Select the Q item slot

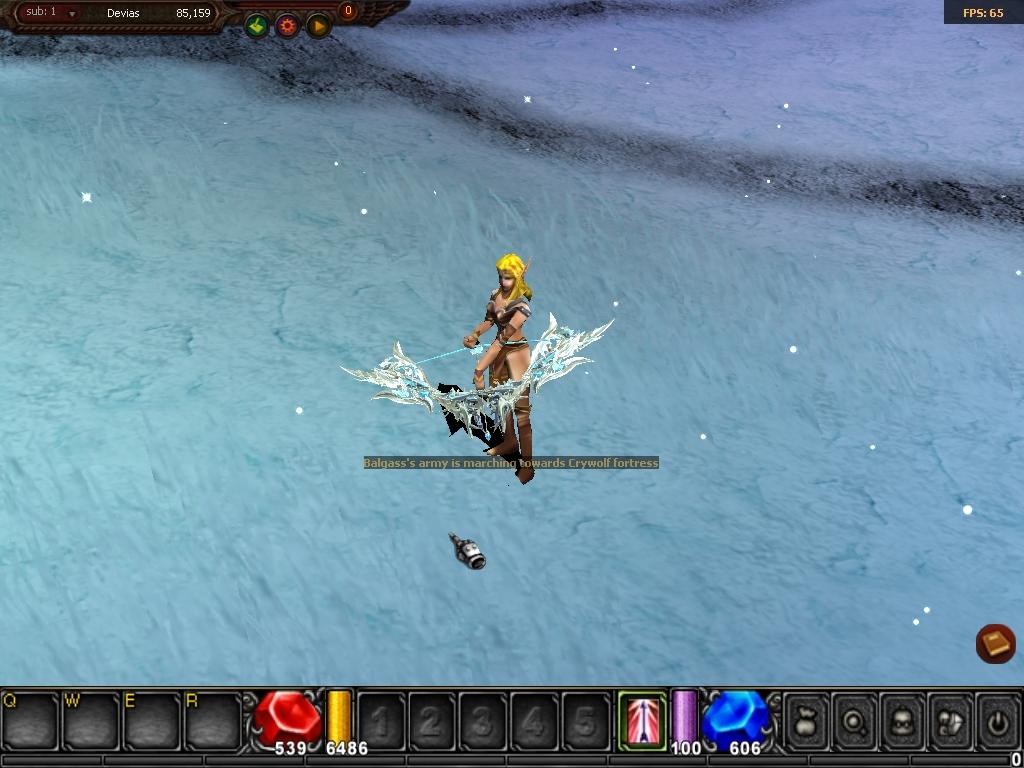pyautogui.click(x=31, y=720)
